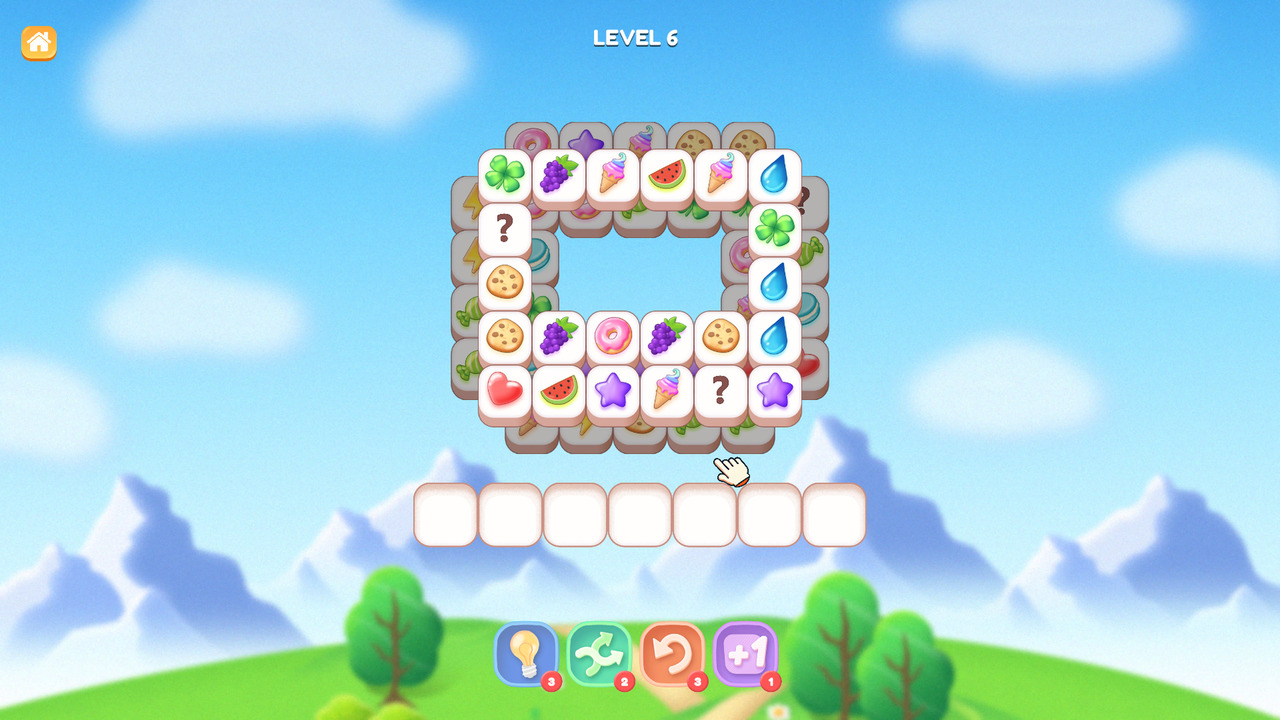Select the hint light bulb power-up

click(x=524, y=655)
